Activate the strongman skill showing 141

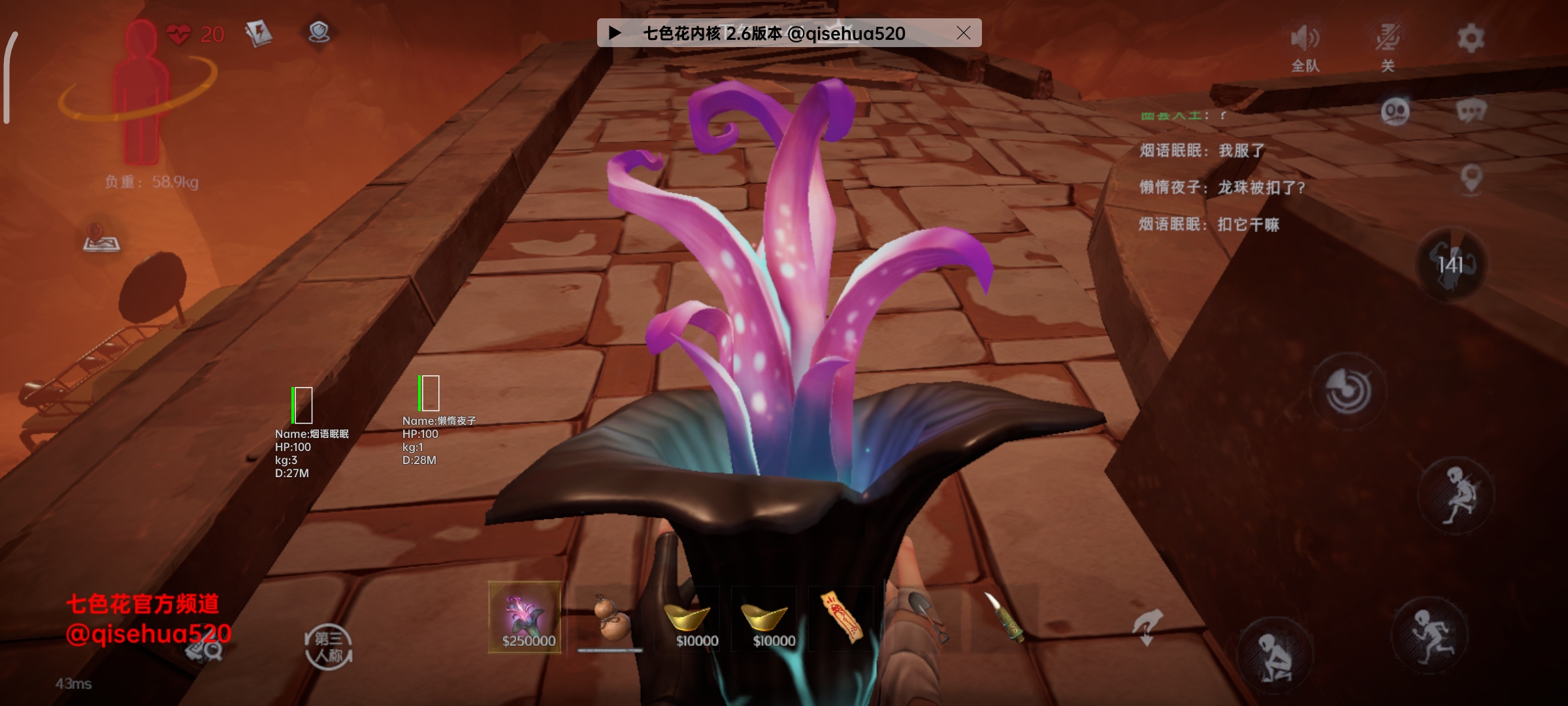point(1450,265)
